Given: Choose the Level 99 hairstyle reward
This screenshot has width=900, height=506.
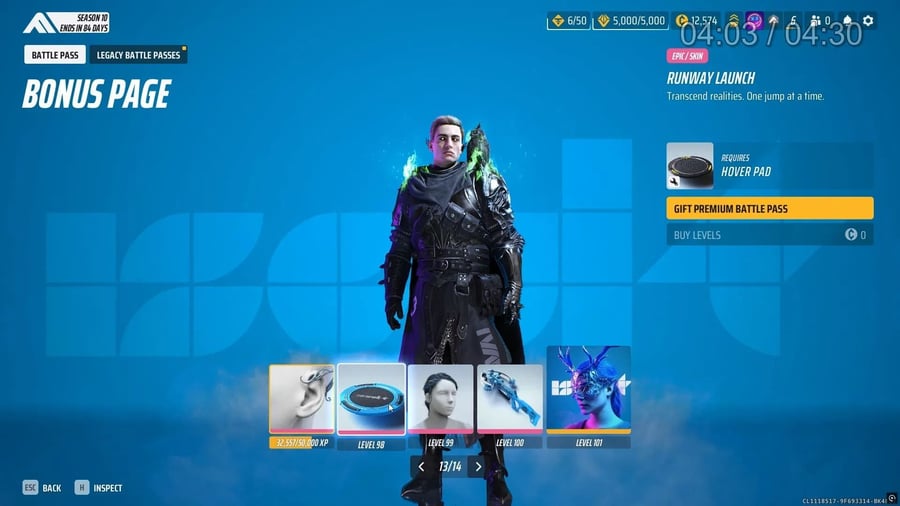Looking at the screenshot, I should coord(441,399).
